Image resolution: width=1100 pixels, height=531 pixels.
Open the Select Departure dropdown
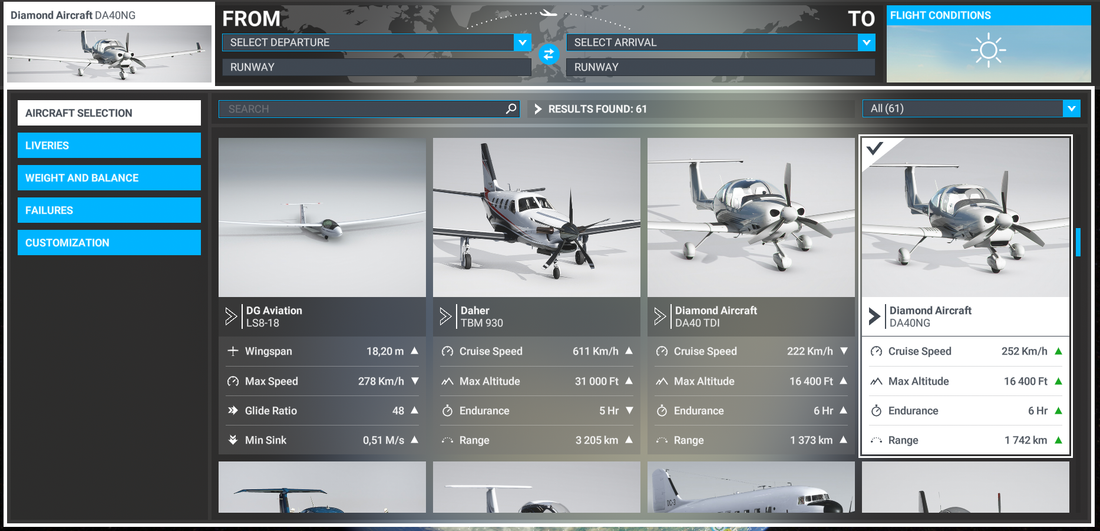click(375, 42)
